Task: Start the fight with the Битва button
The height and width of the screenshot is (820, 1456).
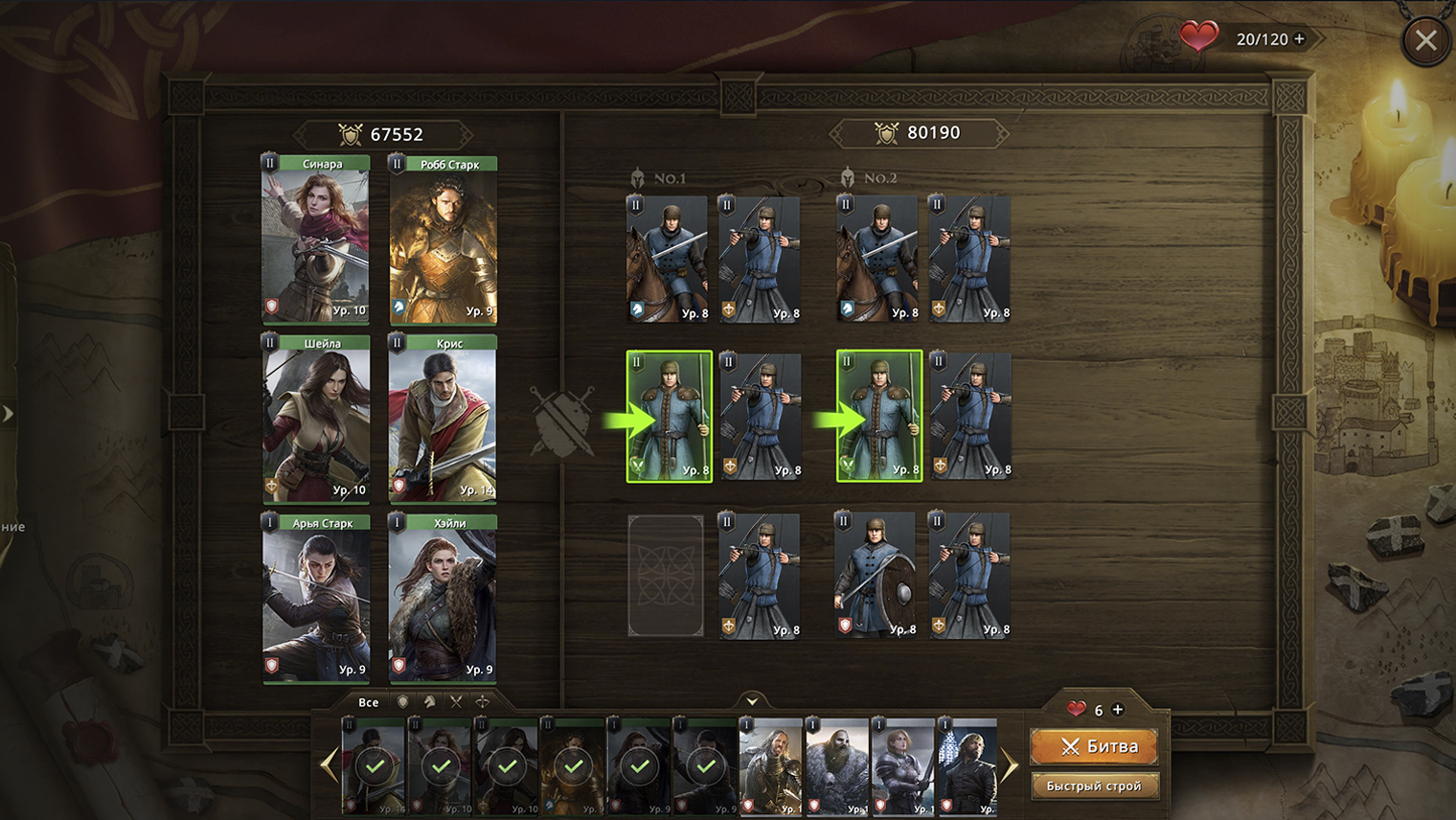Action: (1095, 746)
